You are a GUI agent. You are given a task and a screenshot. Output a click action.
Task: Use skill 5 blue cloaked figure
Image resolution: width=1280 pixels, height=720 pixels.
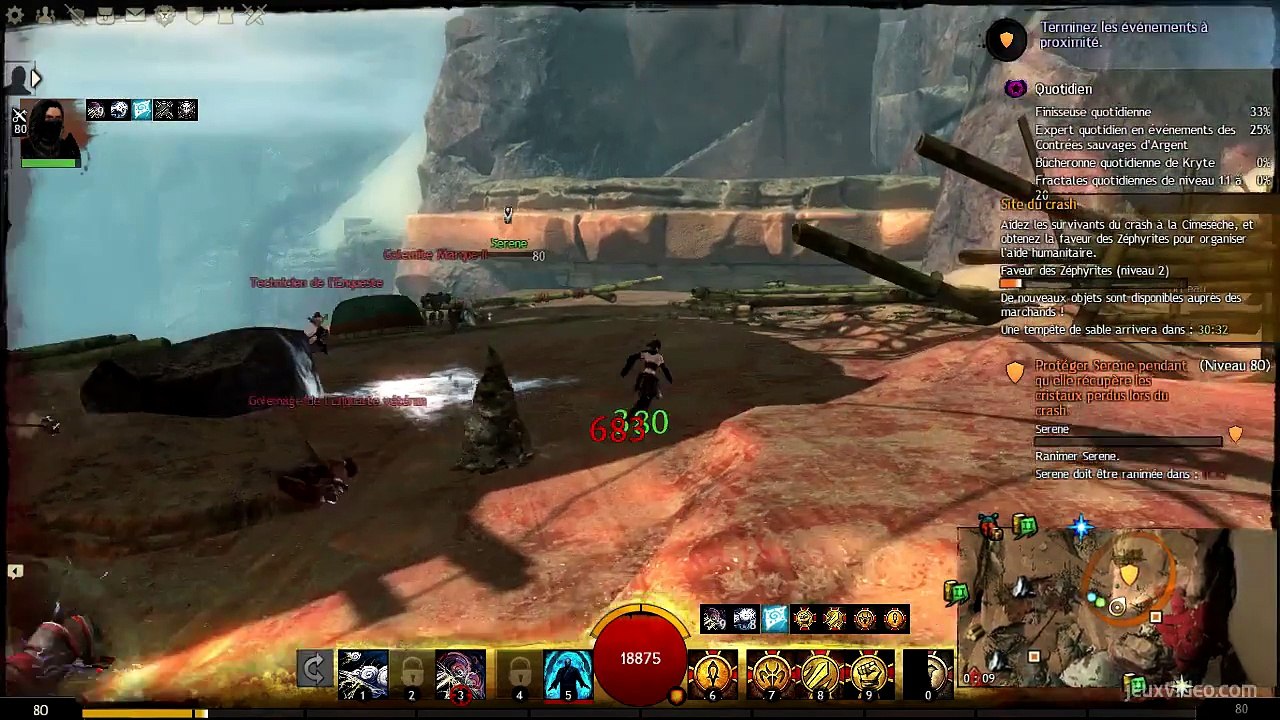click(x=568, y=674)
